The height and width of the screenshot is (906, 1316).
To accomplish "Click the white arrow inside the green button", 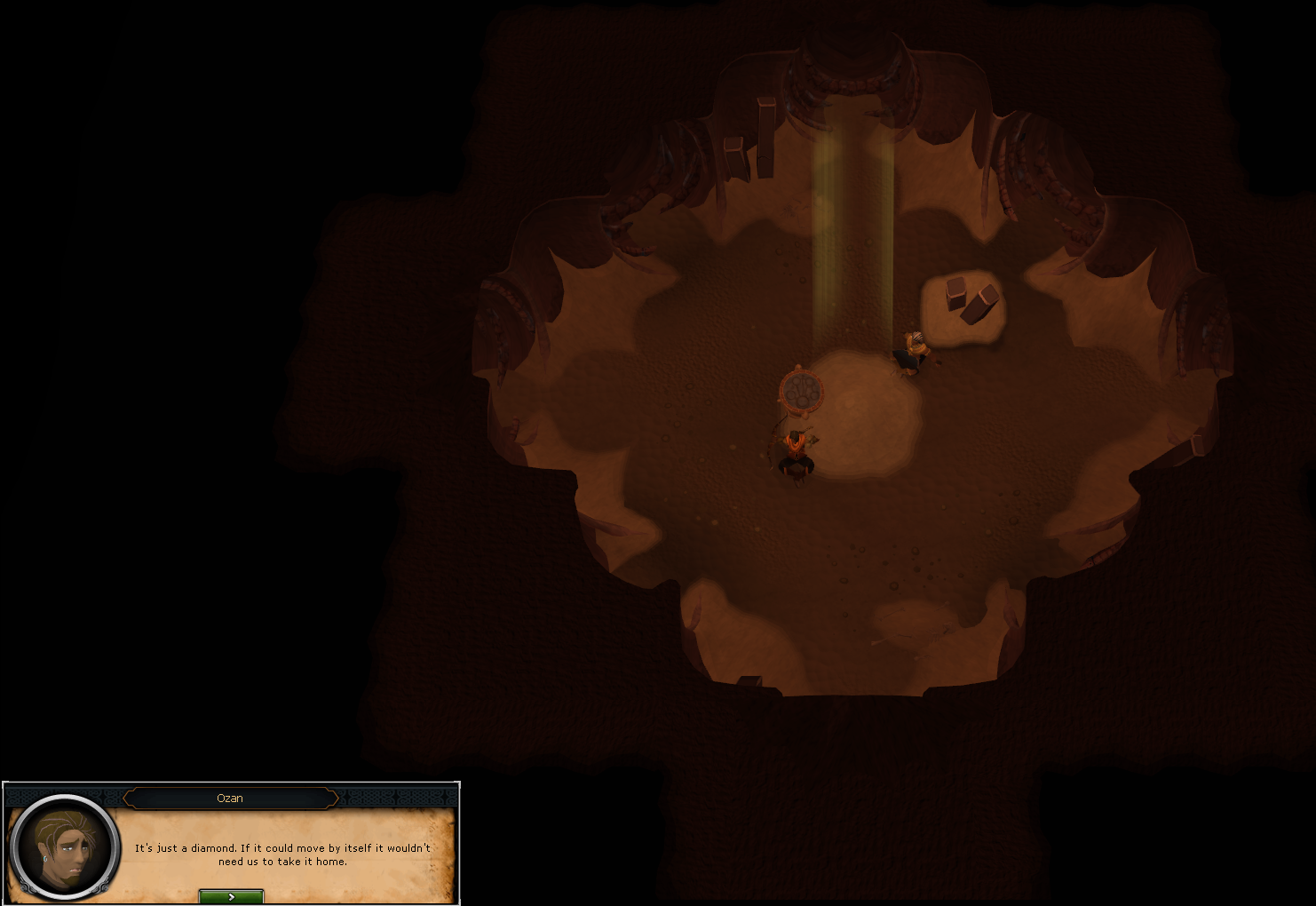I will point(231,896).
